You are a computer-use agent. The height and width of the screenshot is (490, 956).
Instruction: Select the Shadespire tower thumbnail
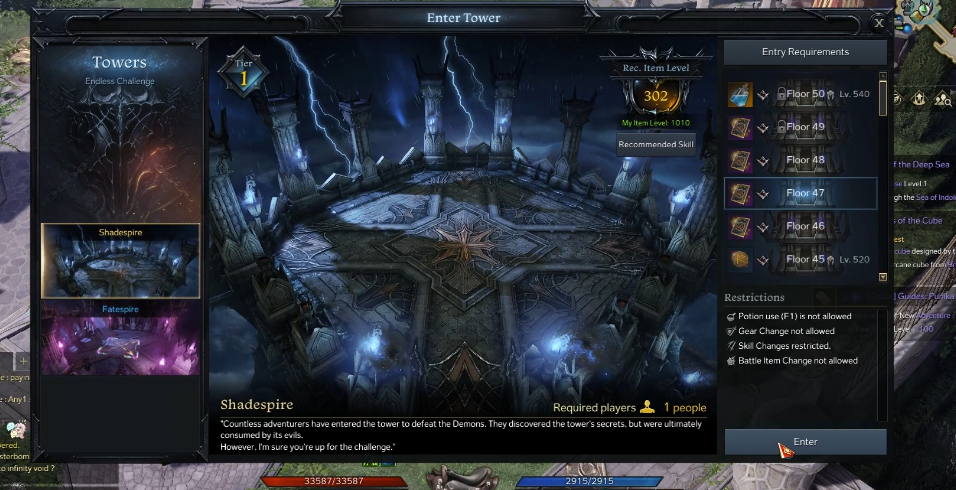[120, 260]
